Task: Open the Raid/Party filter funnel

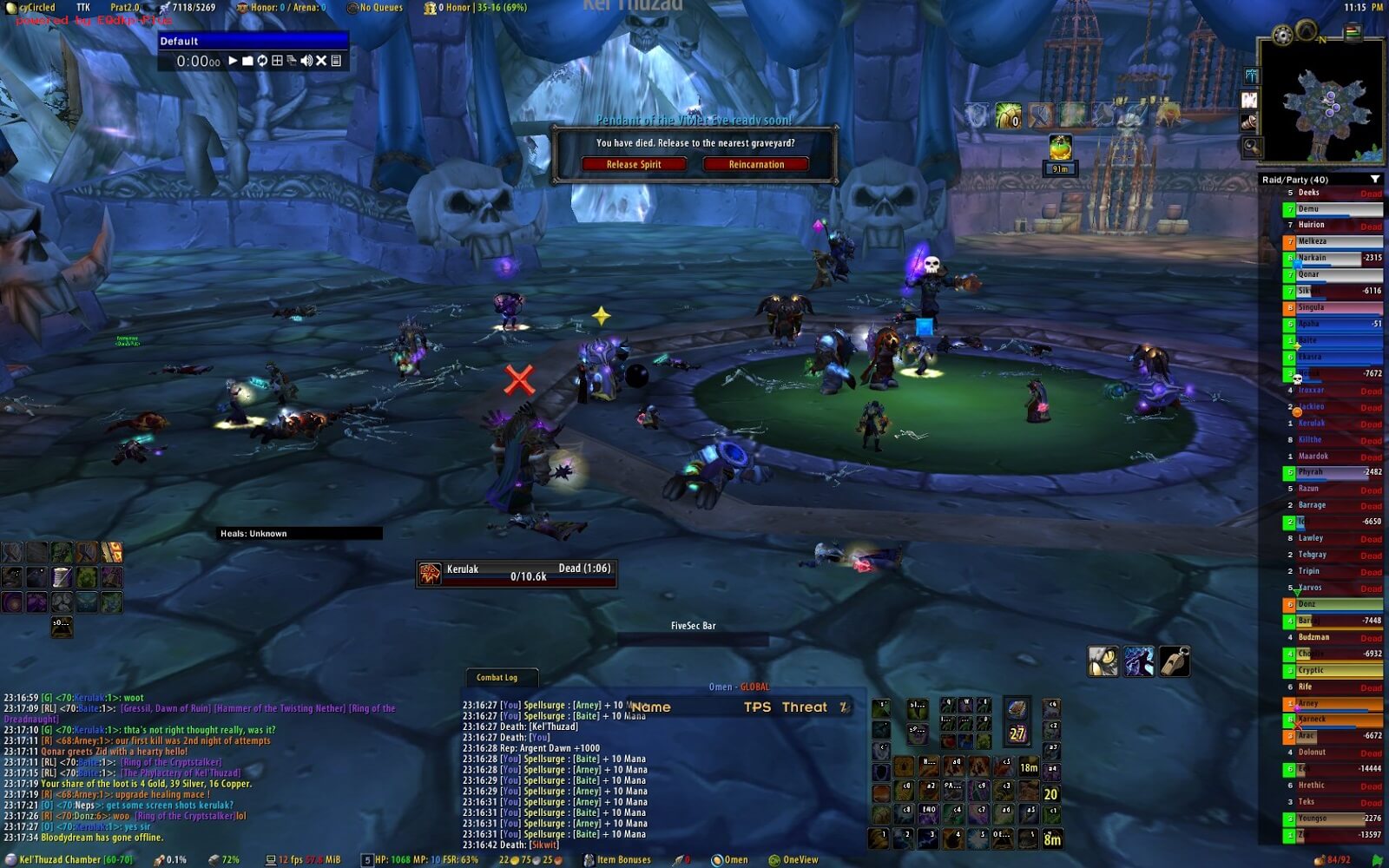Action: coord(1374,180)
